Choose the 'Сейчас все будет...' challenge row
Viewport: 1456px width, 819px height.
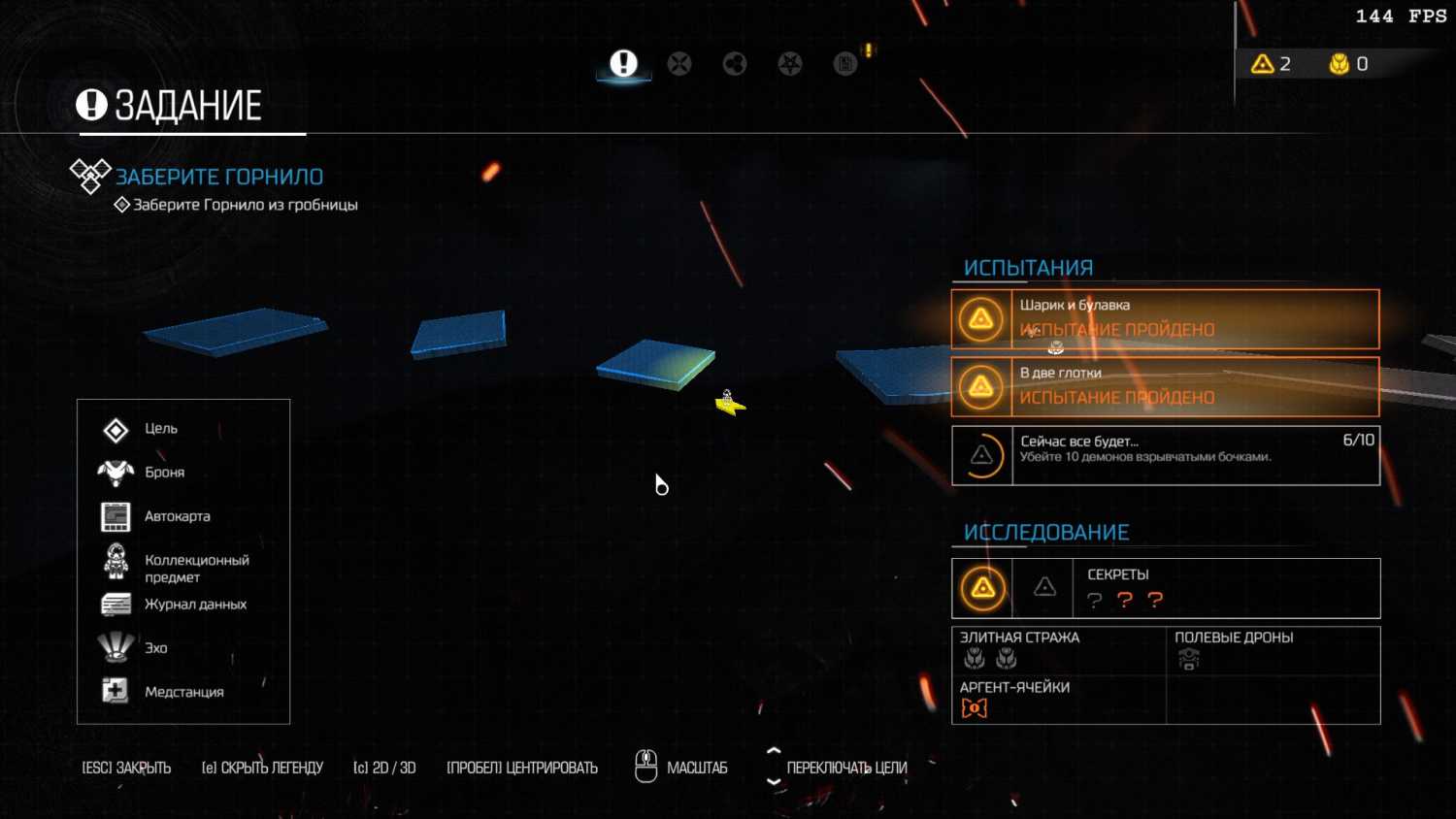[x=1165, y=455]
